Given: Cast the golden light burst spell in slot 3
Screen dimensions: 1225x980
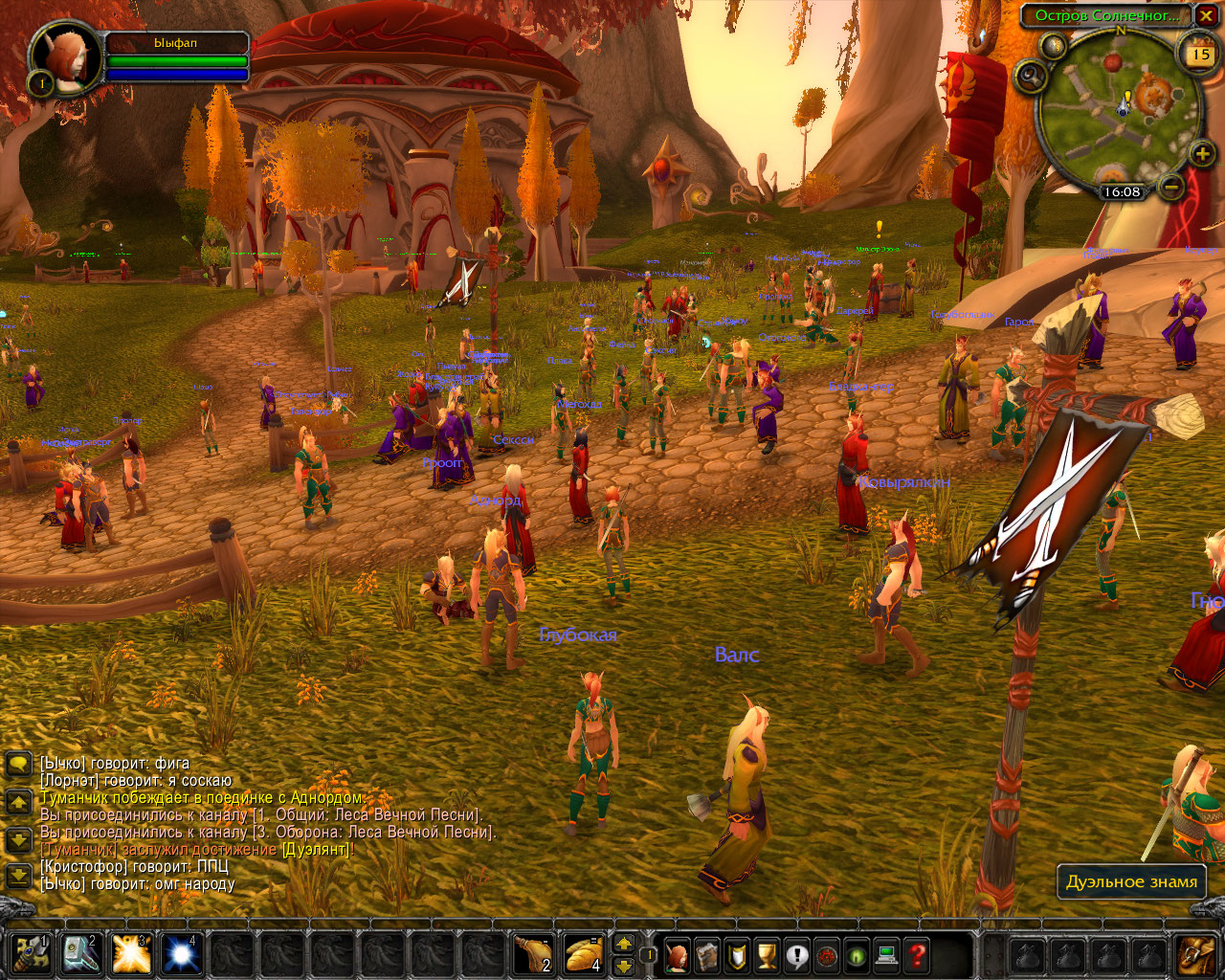Looking at the screenshot, I should (x=131, y=954).
